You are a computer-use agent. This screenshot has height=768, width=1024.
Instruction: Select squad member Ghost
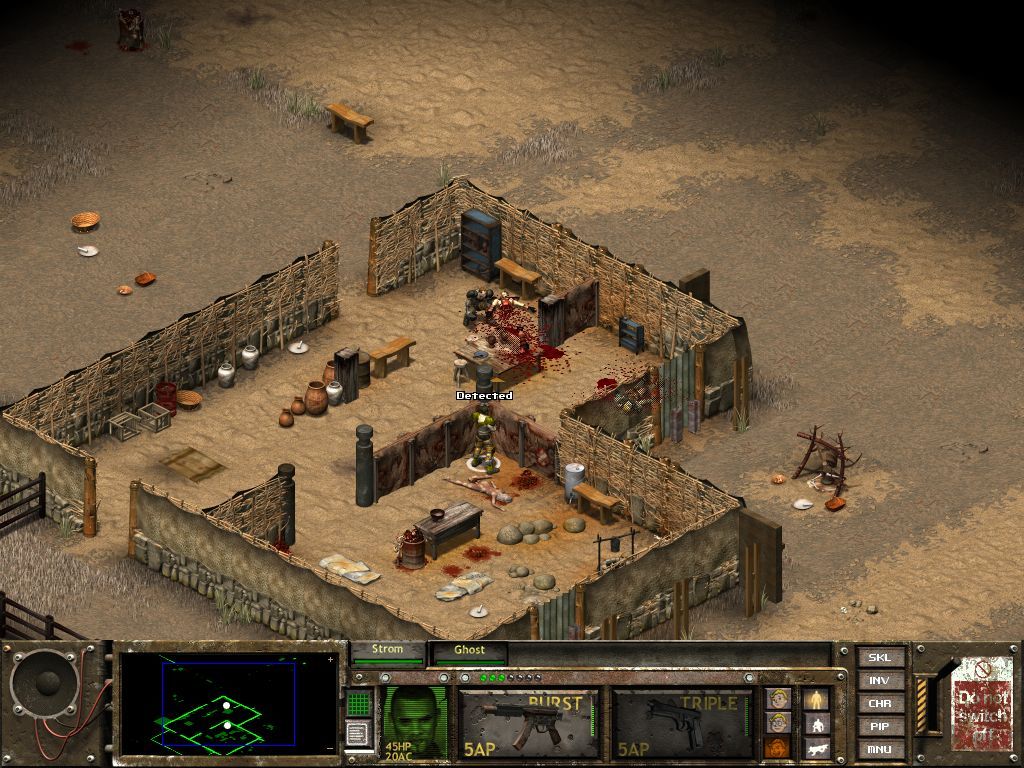point(469,651)
